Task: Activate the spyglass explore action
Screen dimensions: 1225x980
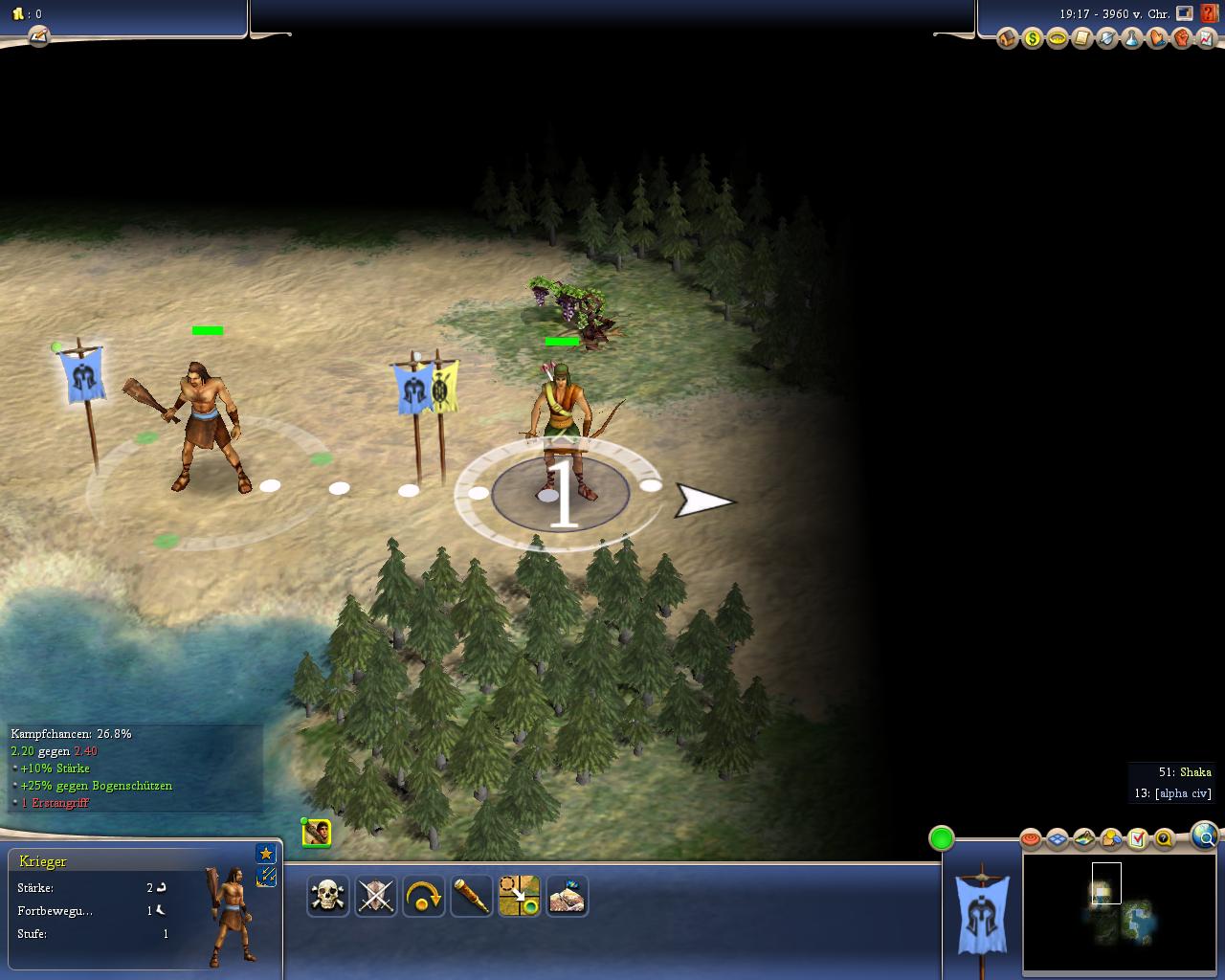Action: [471, 897]
